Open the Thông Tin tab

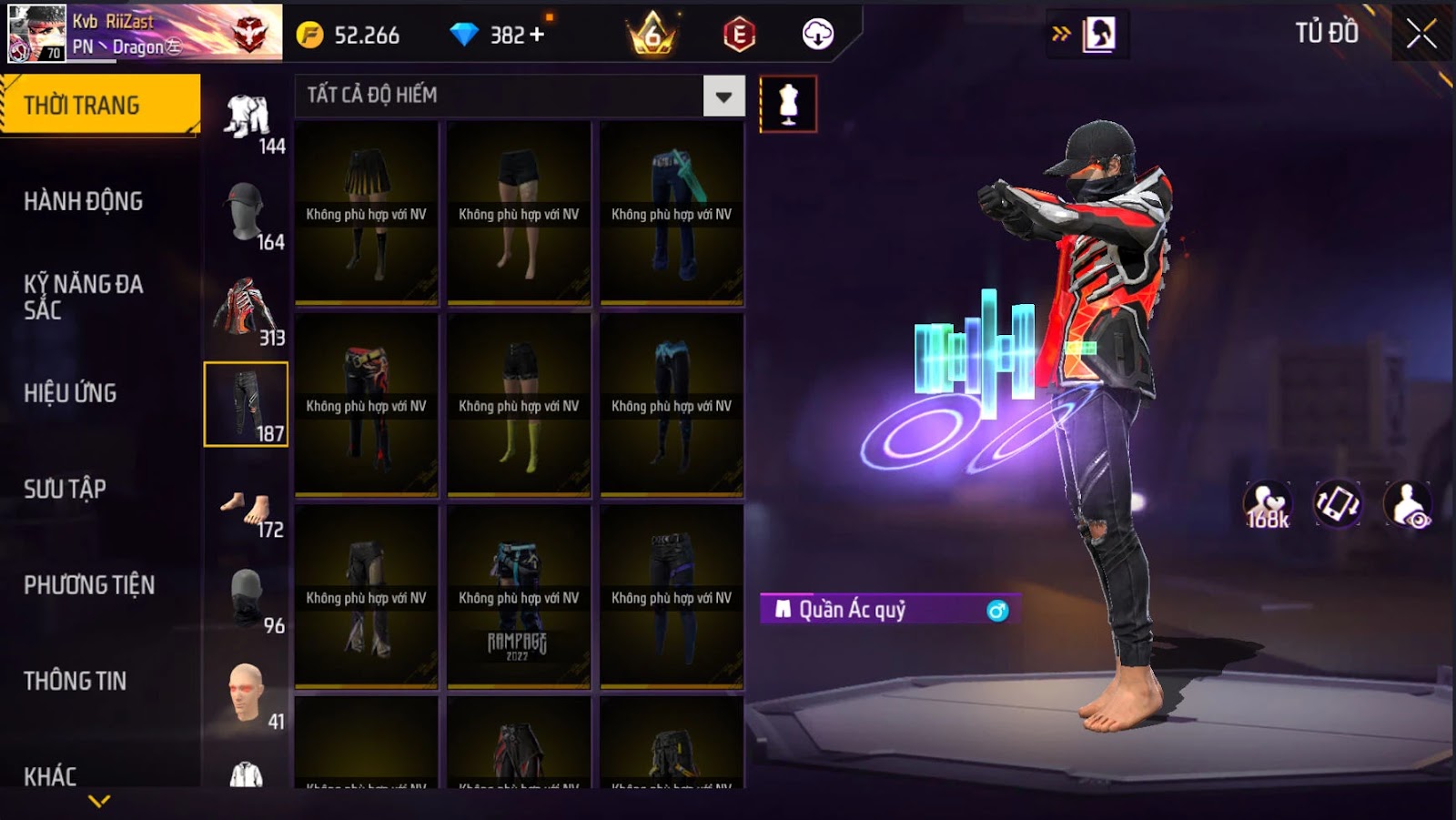point(76,681)
